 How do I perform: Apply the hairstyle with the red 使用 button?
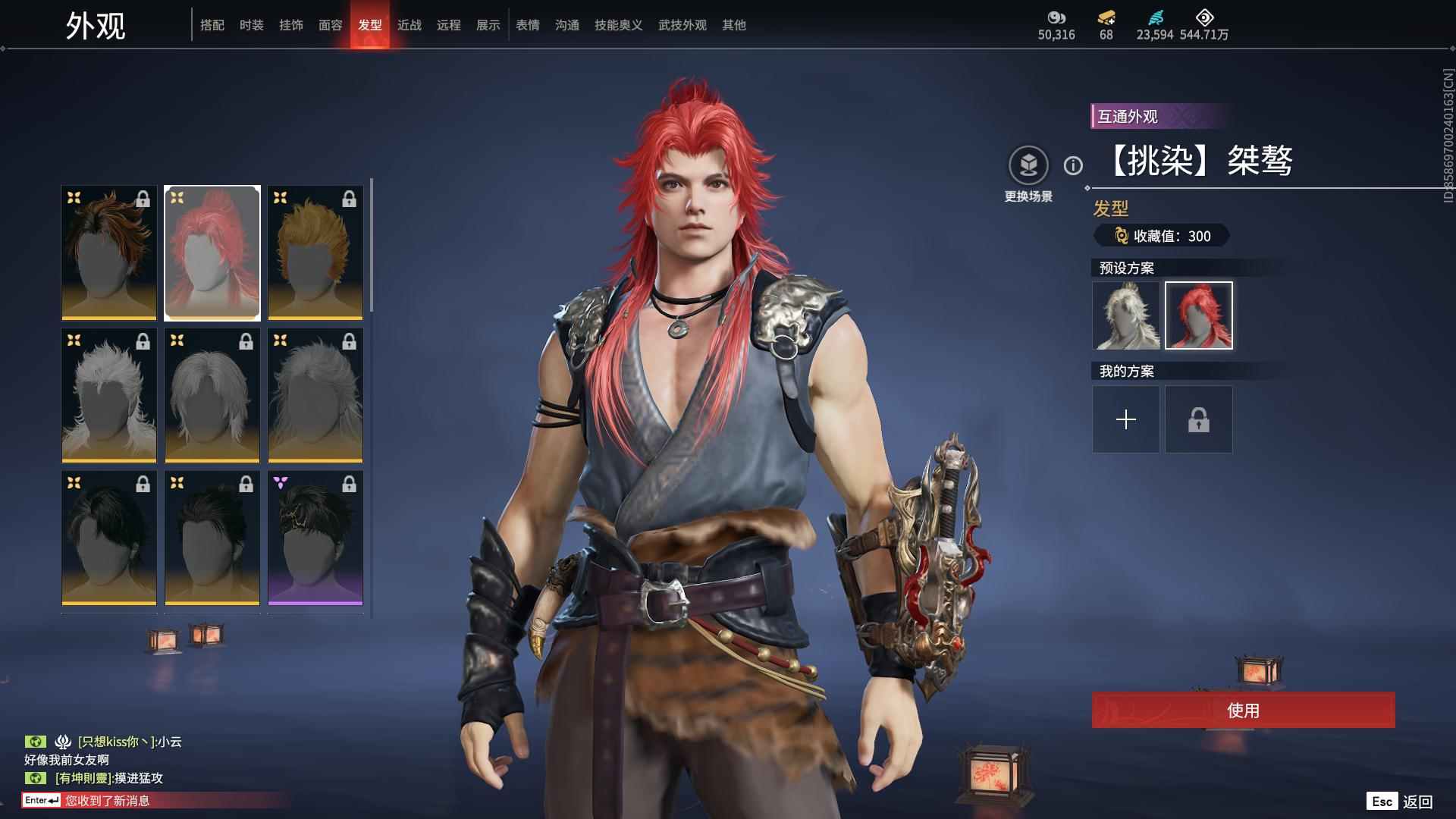pyautogui.click(x=1243, y=711)
